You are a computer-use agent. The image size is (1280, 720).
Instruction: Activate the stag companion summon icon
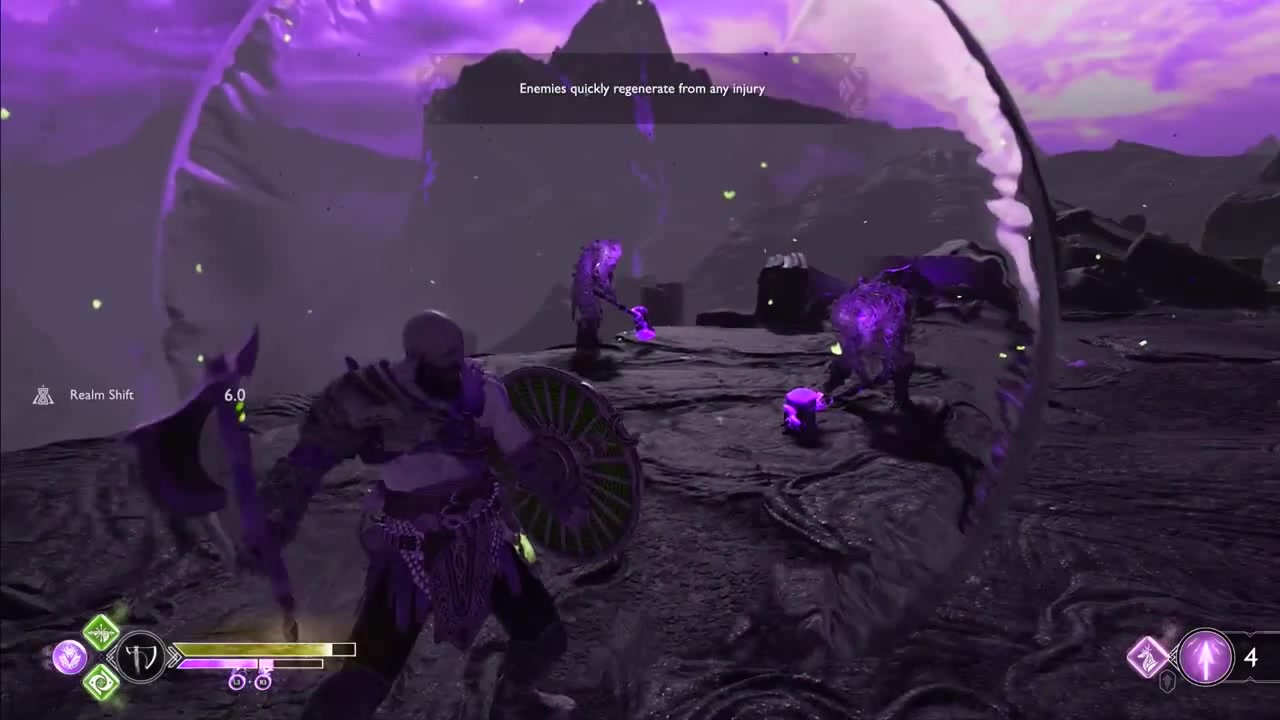[1148, 657]
